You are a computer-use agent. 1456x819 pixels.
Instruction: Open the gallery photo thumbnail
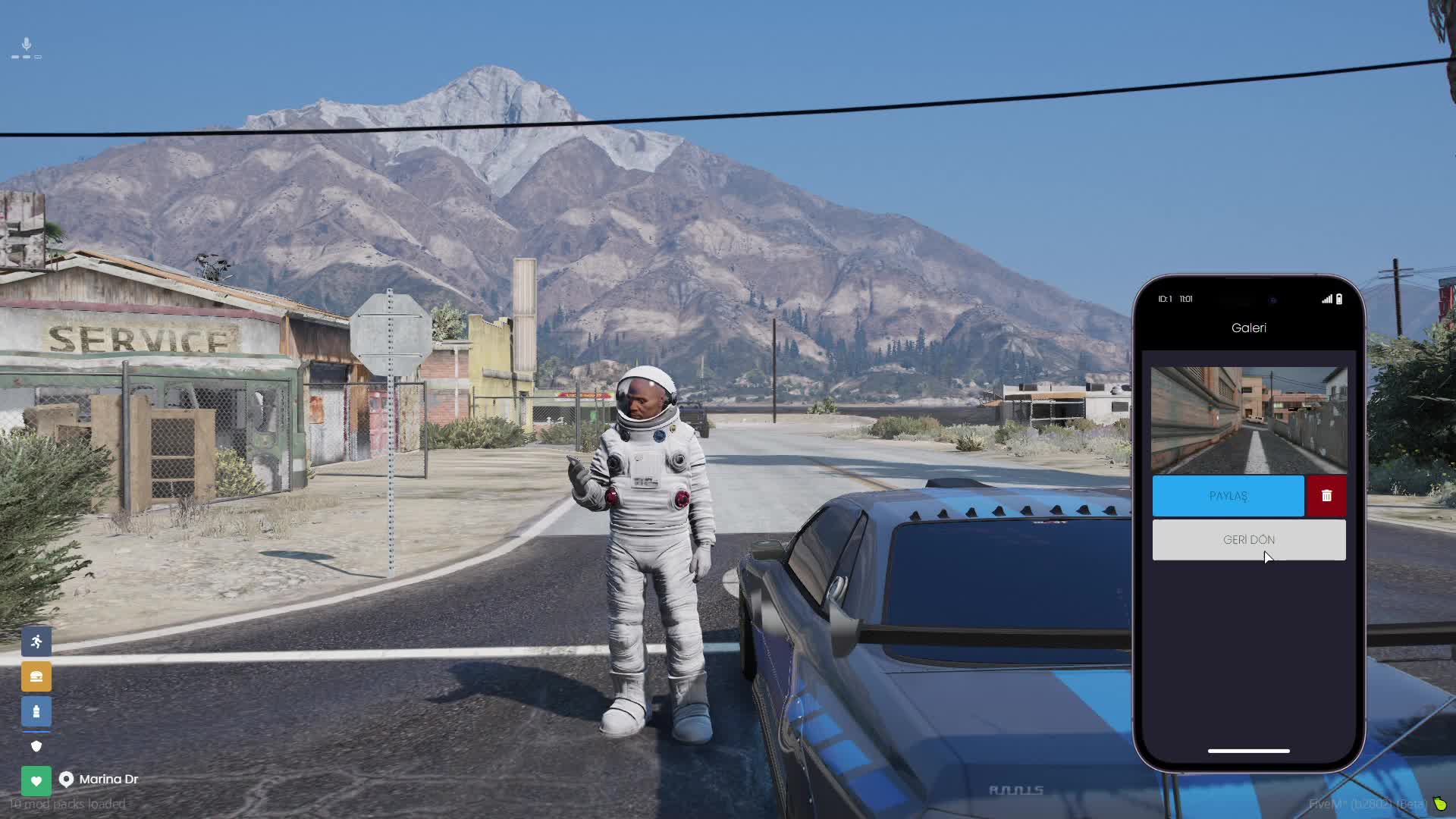(x=1248, y=419)
